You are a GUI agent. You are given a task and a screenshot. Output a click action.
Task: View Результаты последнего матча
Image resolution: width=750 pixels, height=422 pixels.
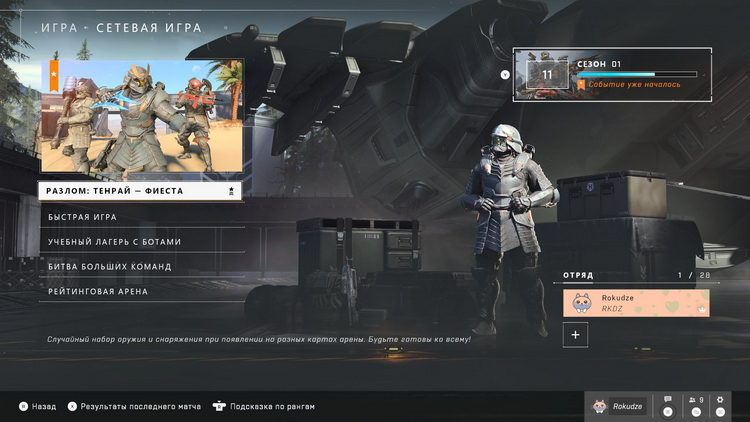[x=133, y=407]
